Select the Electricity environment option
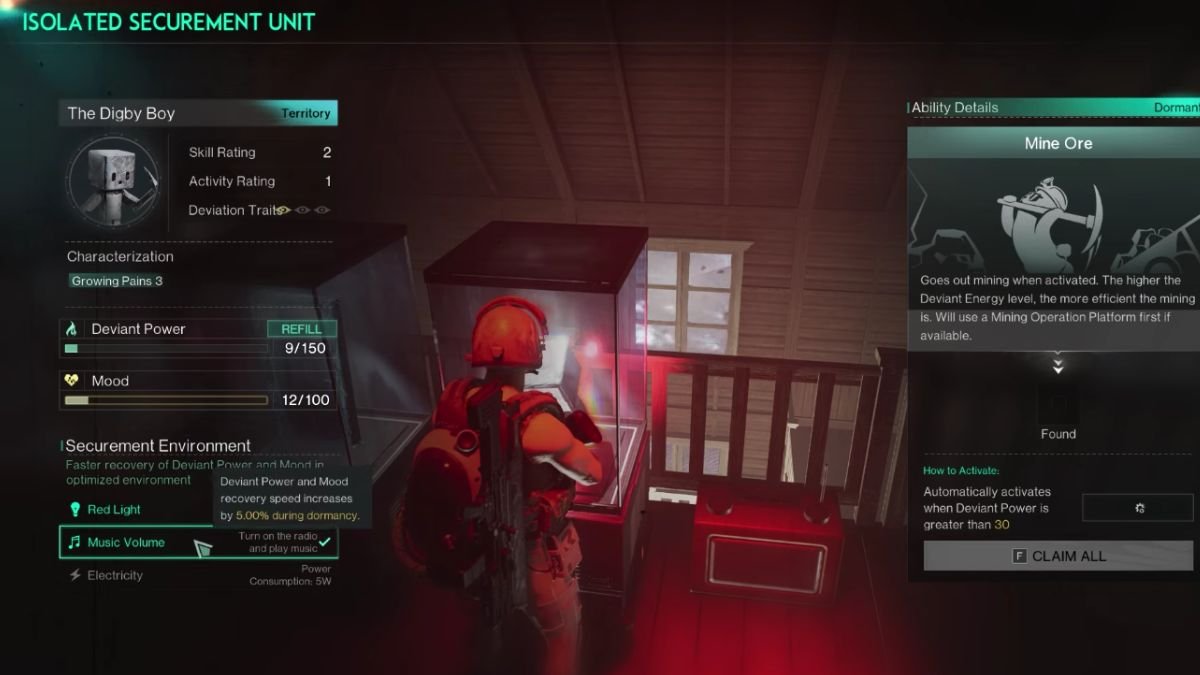 pos(114,576)
